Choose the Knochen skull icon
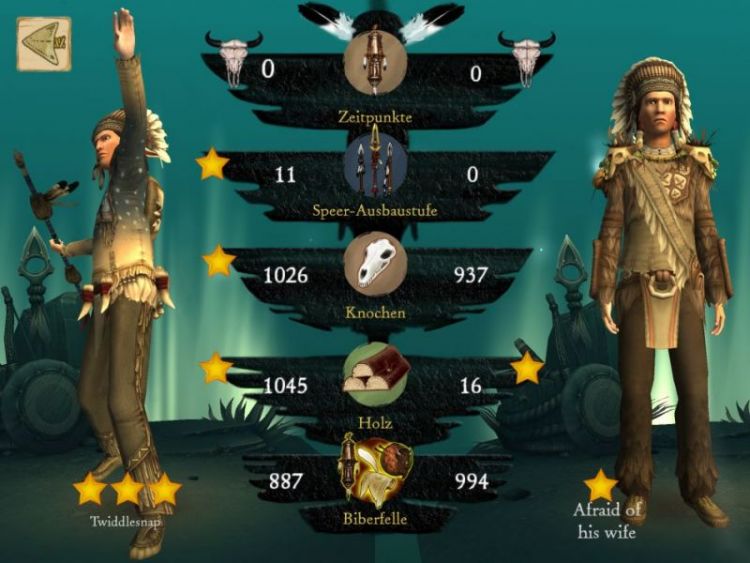 click(x=375, y=264)
